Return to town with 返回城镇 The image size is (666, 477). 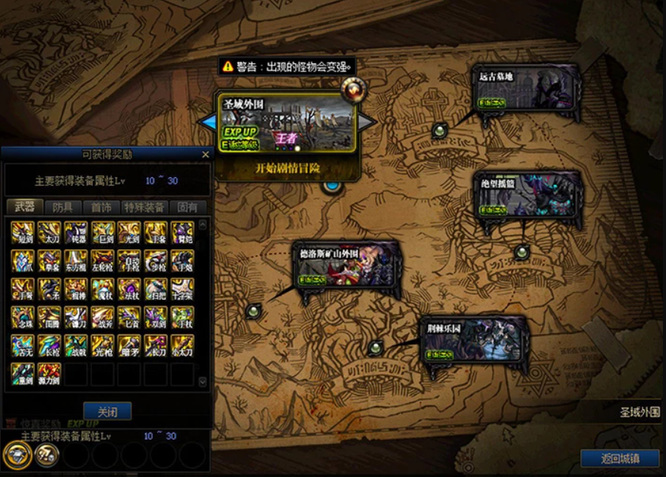click(x=618, y=459)
